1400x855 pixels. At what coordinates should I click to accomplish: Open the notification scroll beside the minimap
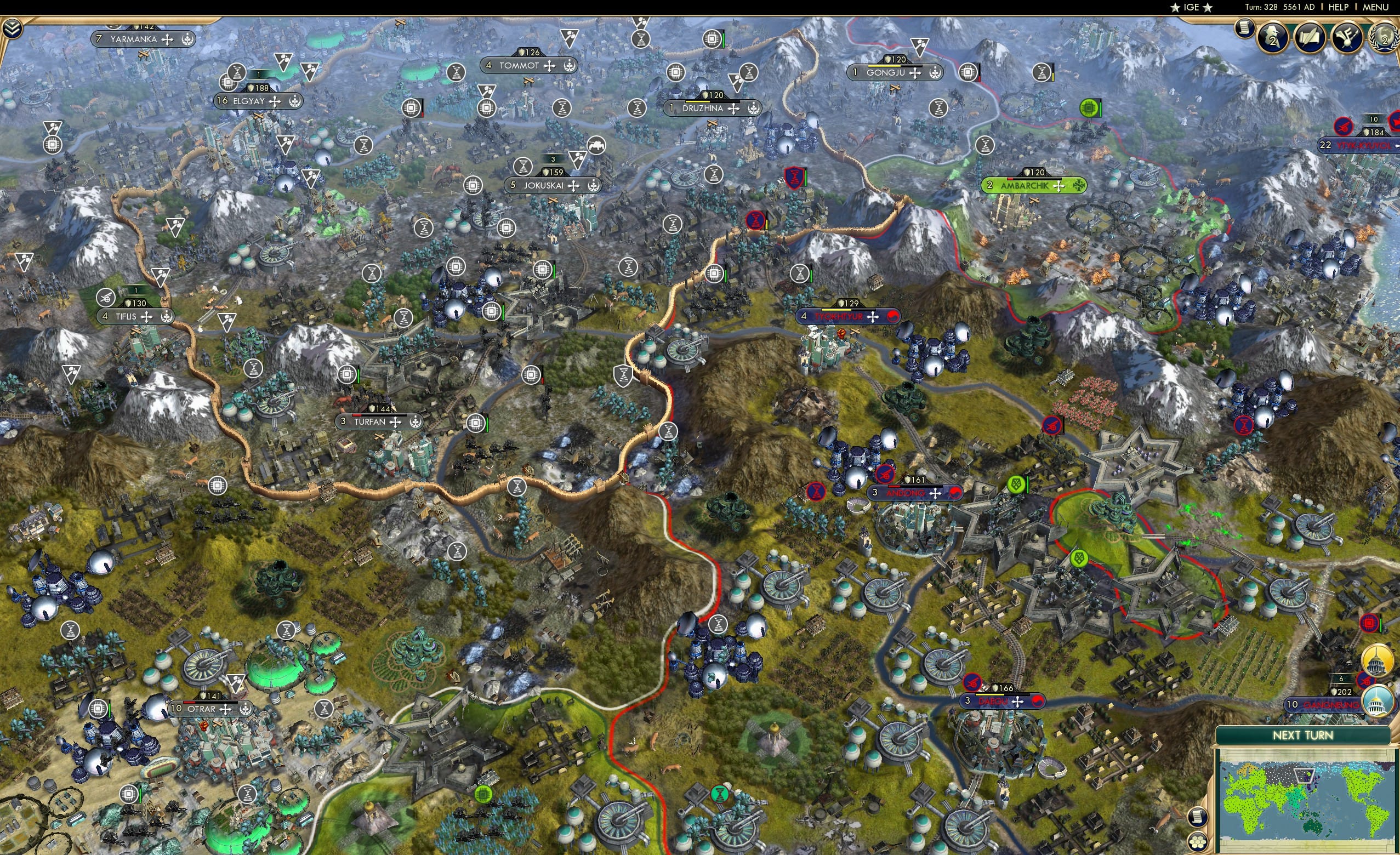1198,818
